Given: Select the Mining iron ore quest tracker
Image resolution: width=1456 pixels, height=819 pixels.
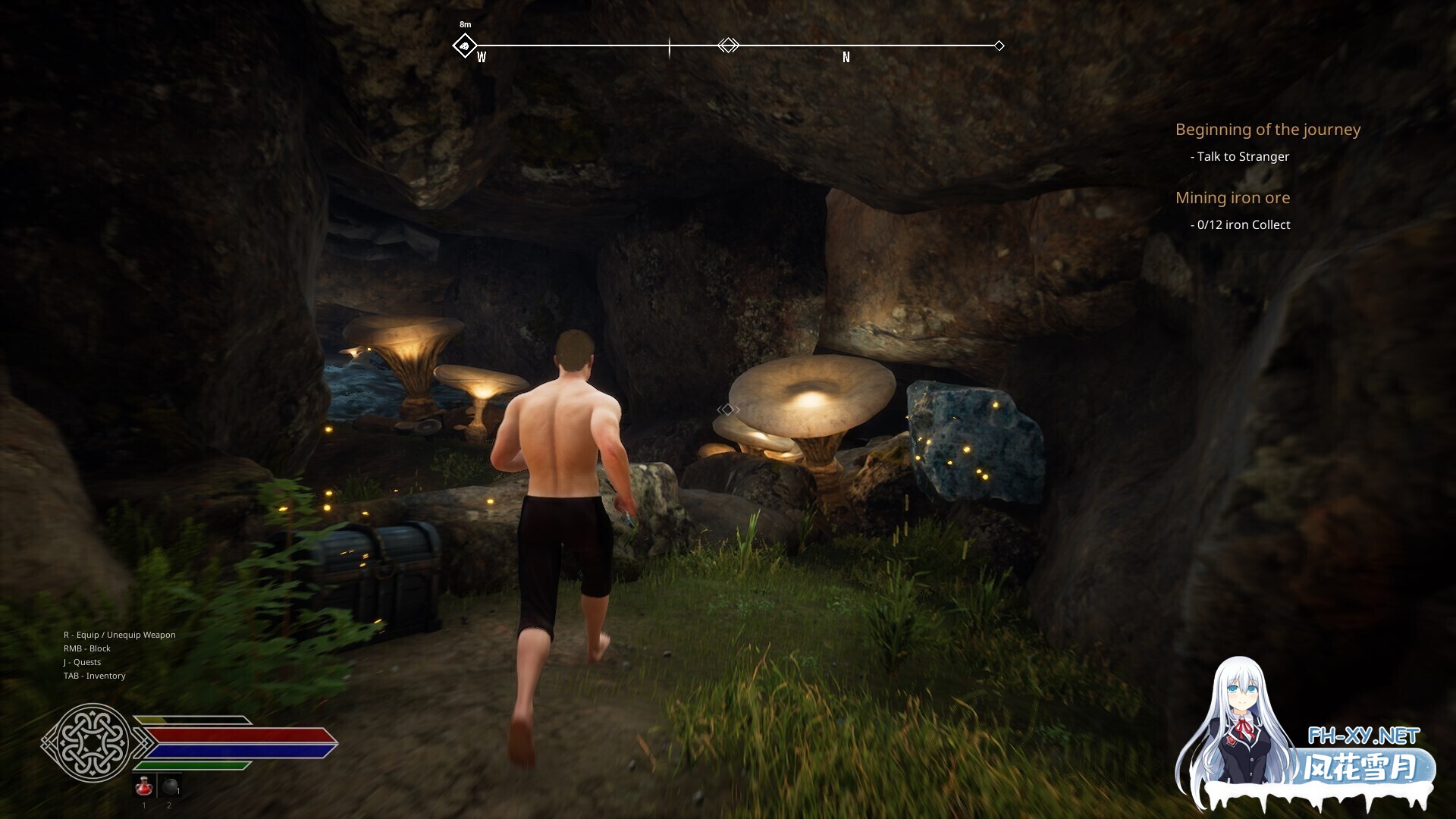Looking at the screenshot, I should (1232, 198).
